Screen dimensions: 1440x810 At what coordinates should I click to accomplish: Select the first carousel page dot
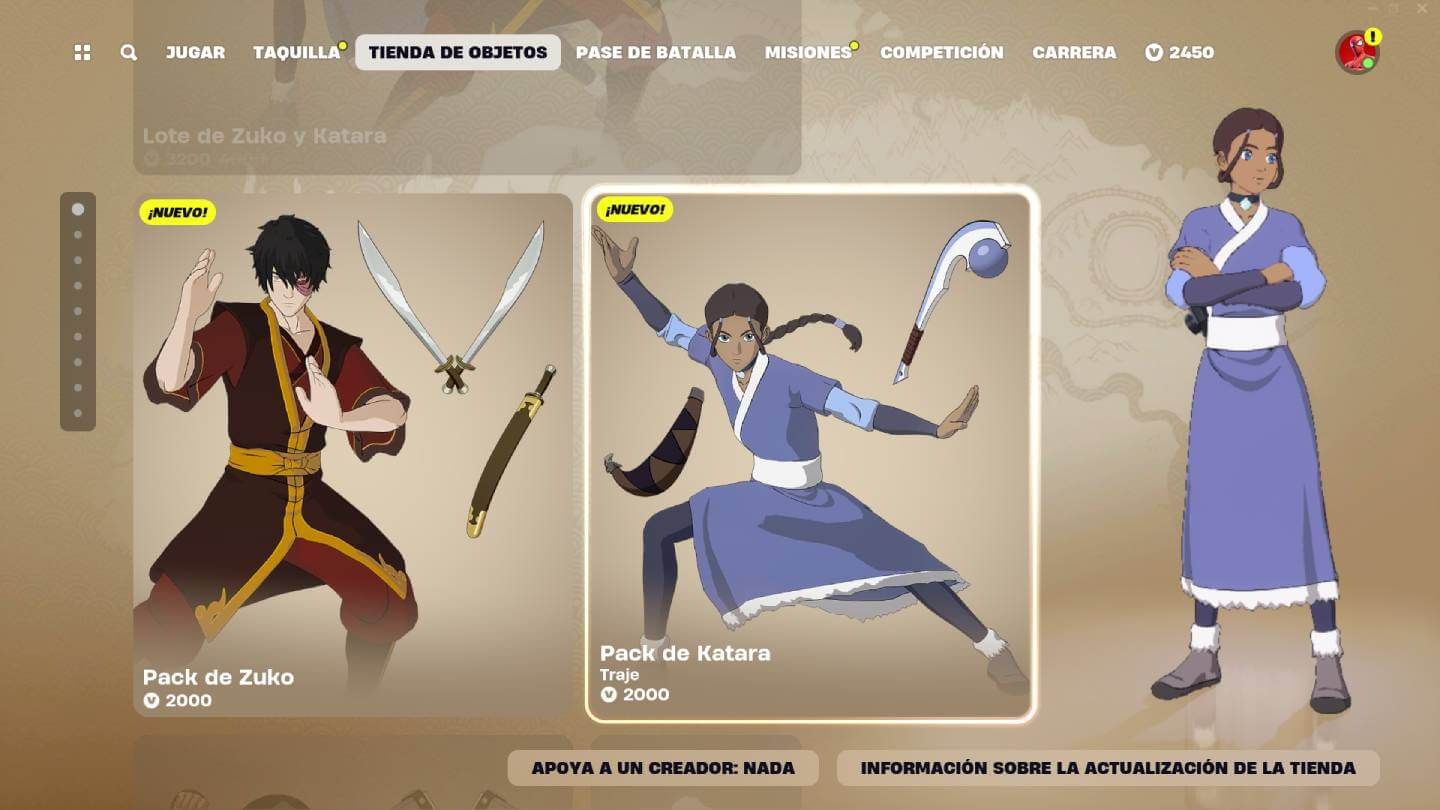point(78,210)
